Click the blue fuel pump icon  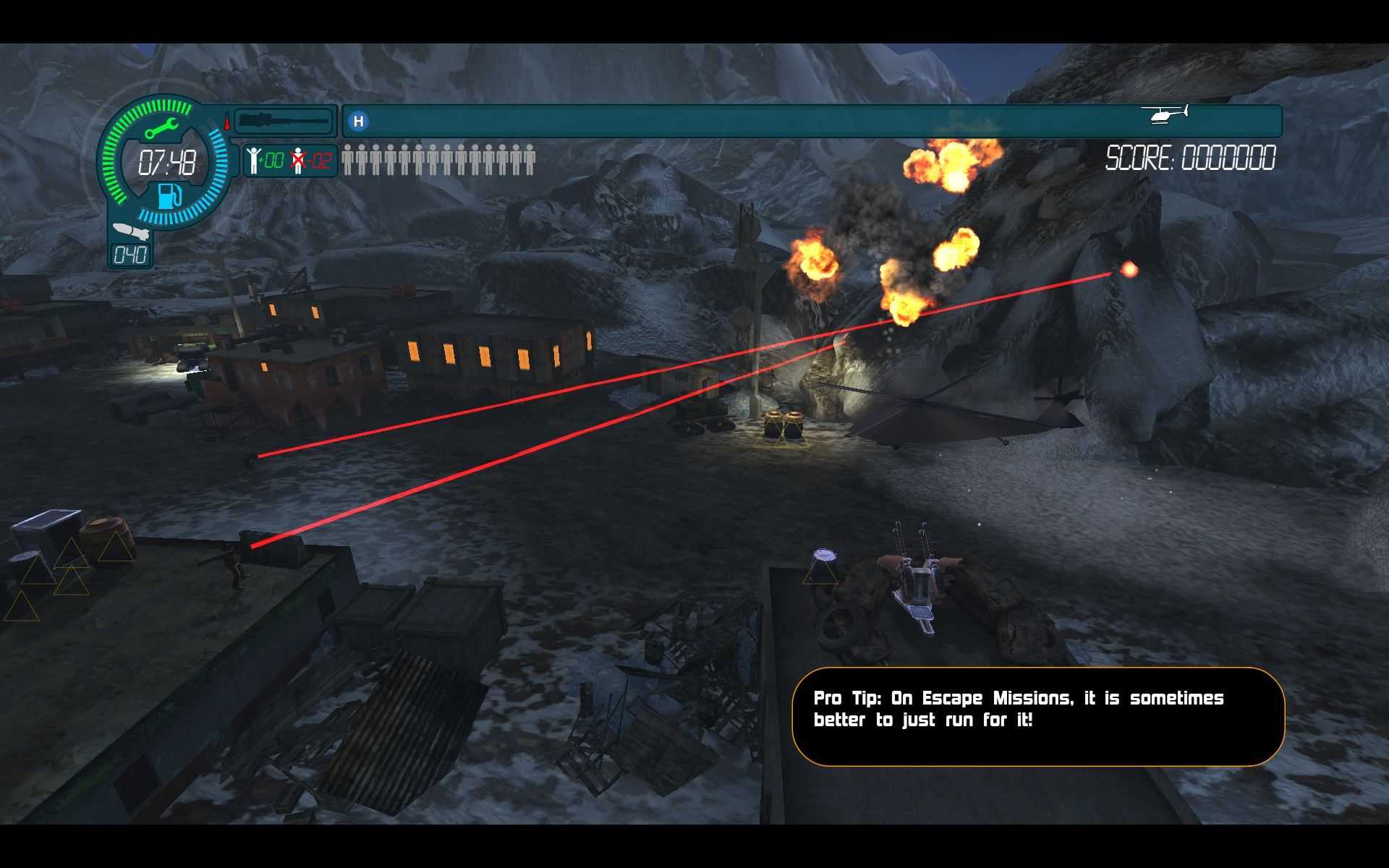coord(169,196)
